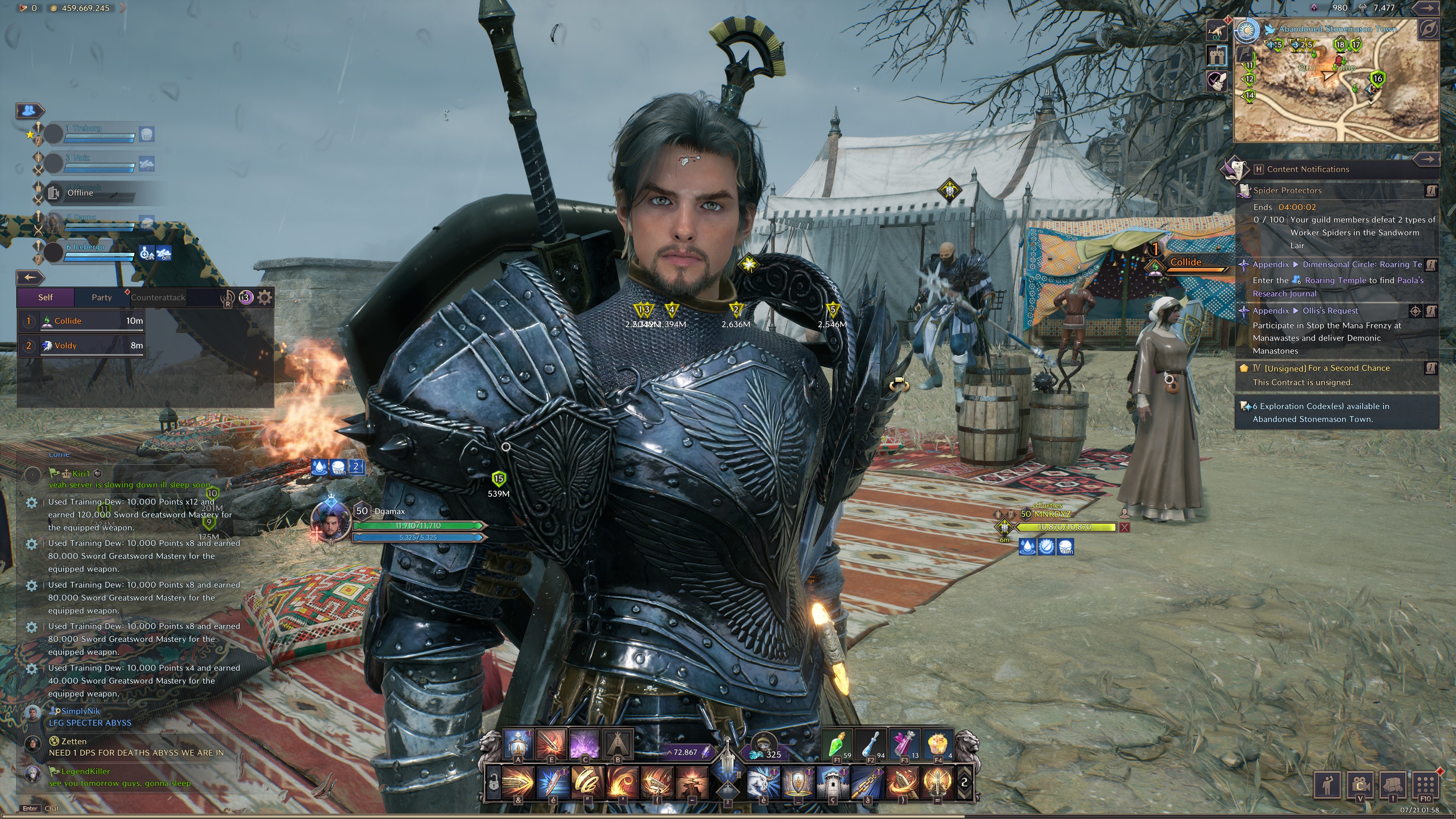
Task: Activate the cracked ground skill
Action: click(x=692, y=782)
